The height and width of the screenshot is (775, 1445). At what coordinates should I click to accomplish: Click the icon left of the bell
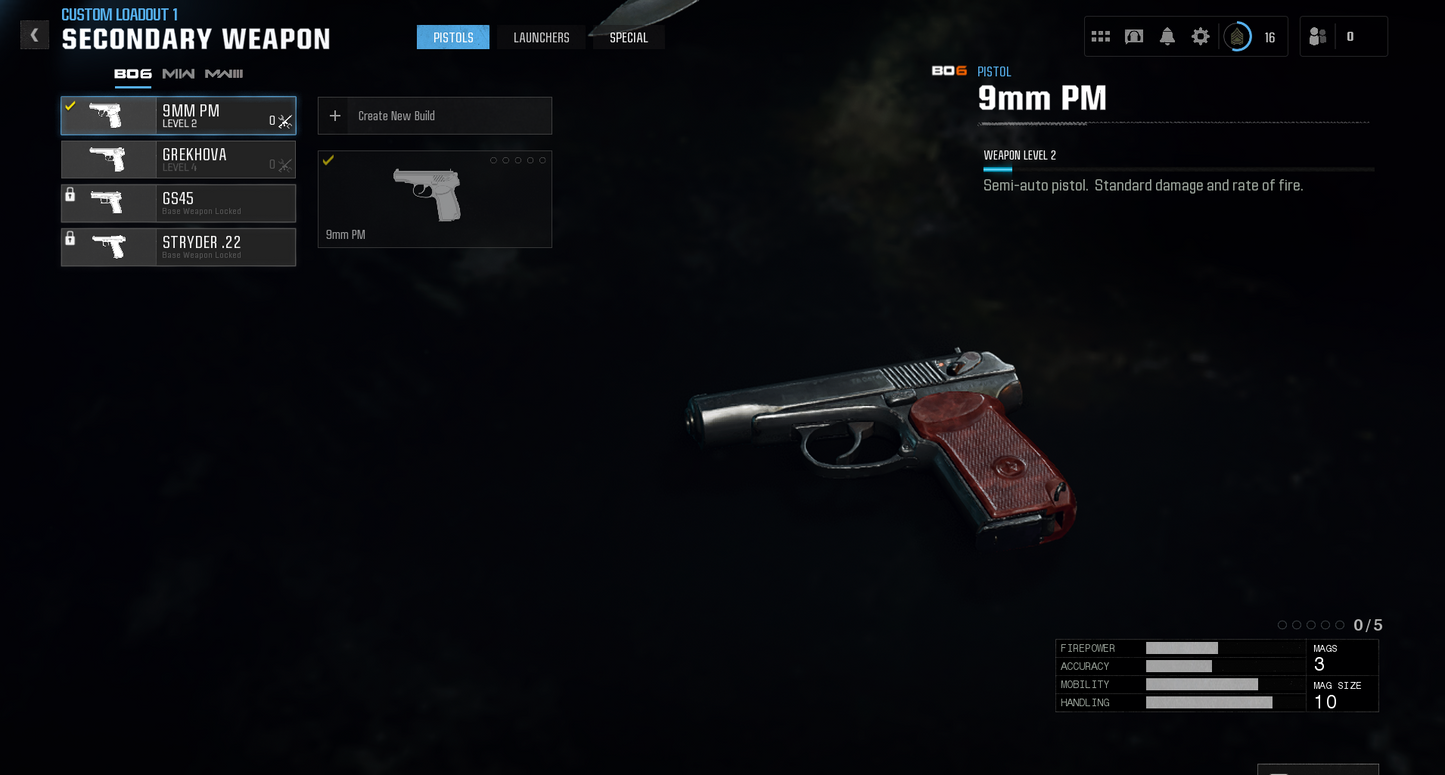coord(1134,37)
